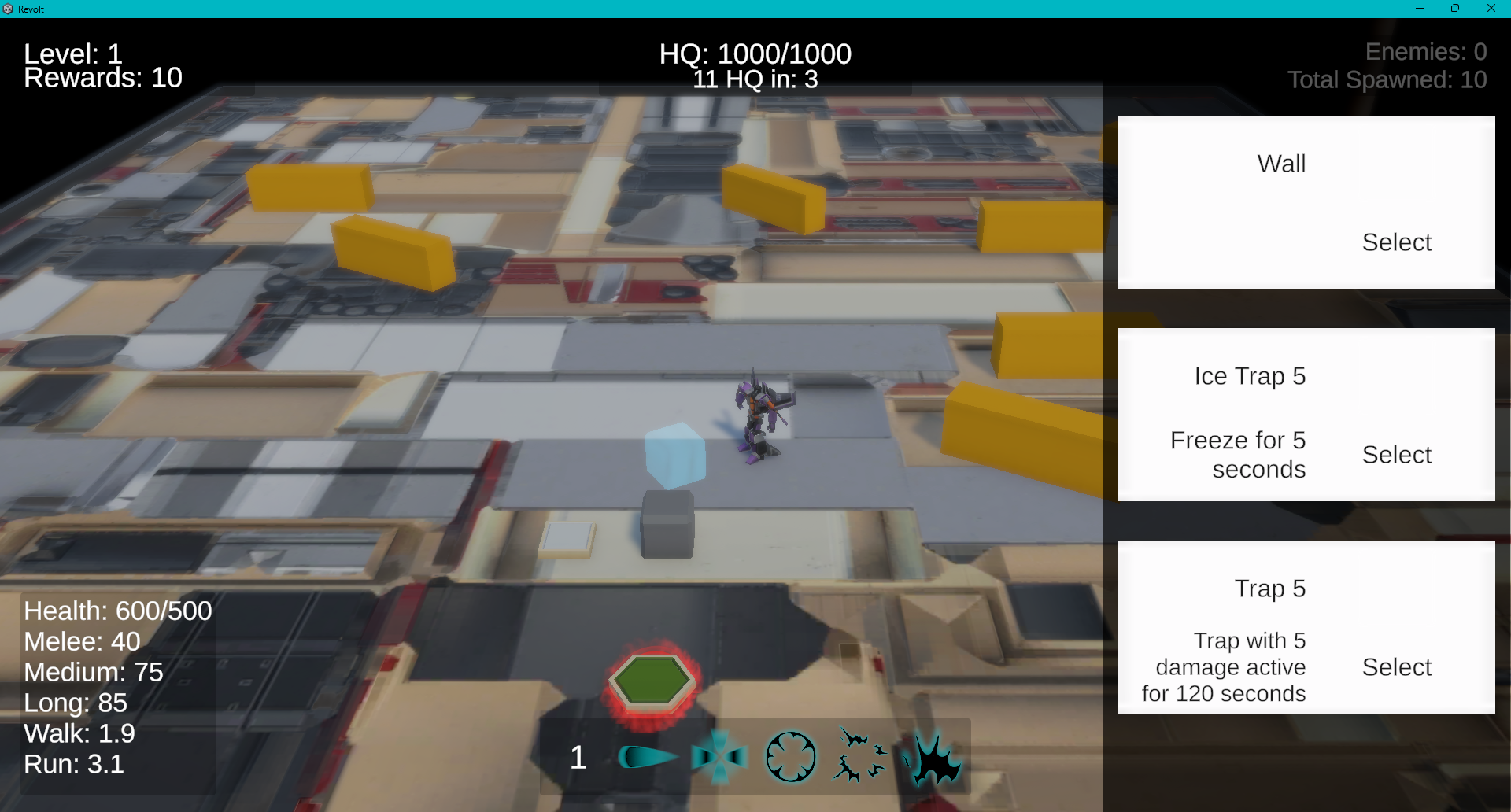Select the clover-shaped ability icon
The image size is (1511, 812).
789,756
